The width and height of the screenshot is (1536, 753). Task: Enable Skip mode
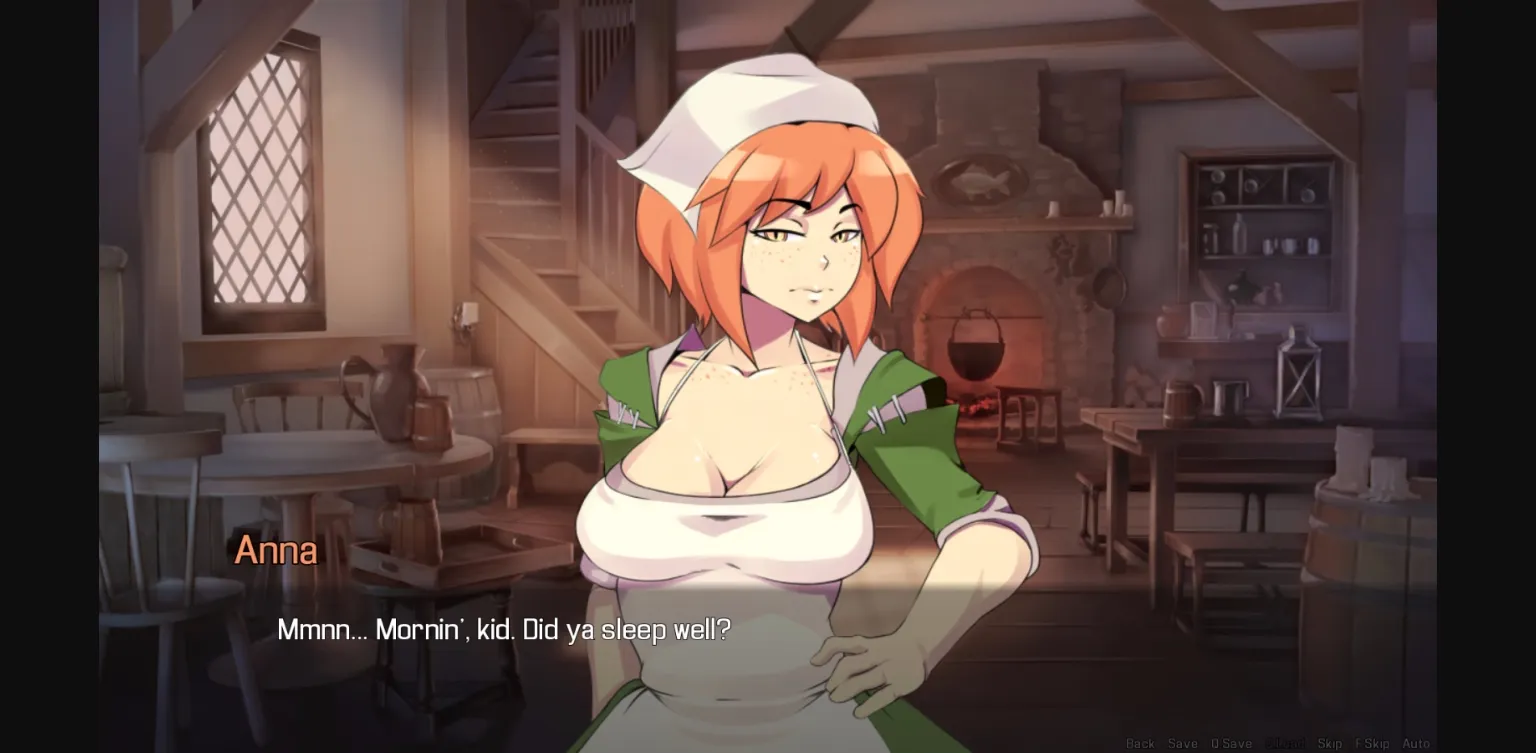[1331, 744]
